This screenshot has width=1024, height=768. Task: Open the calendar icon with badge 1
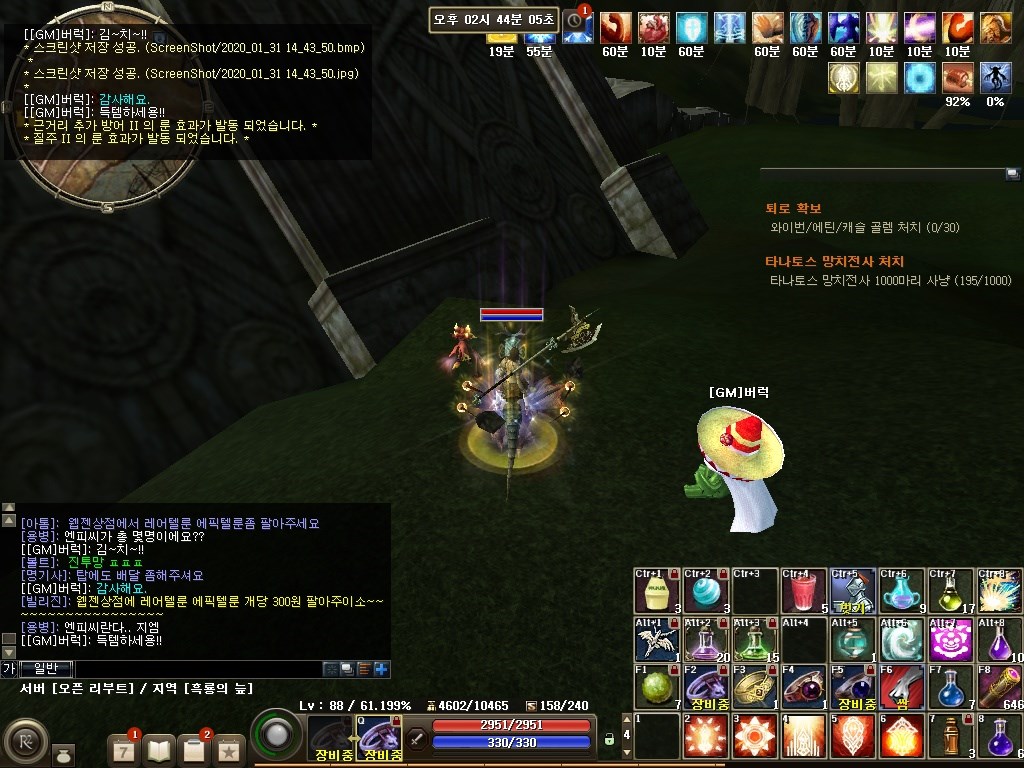tap(124, 748)
